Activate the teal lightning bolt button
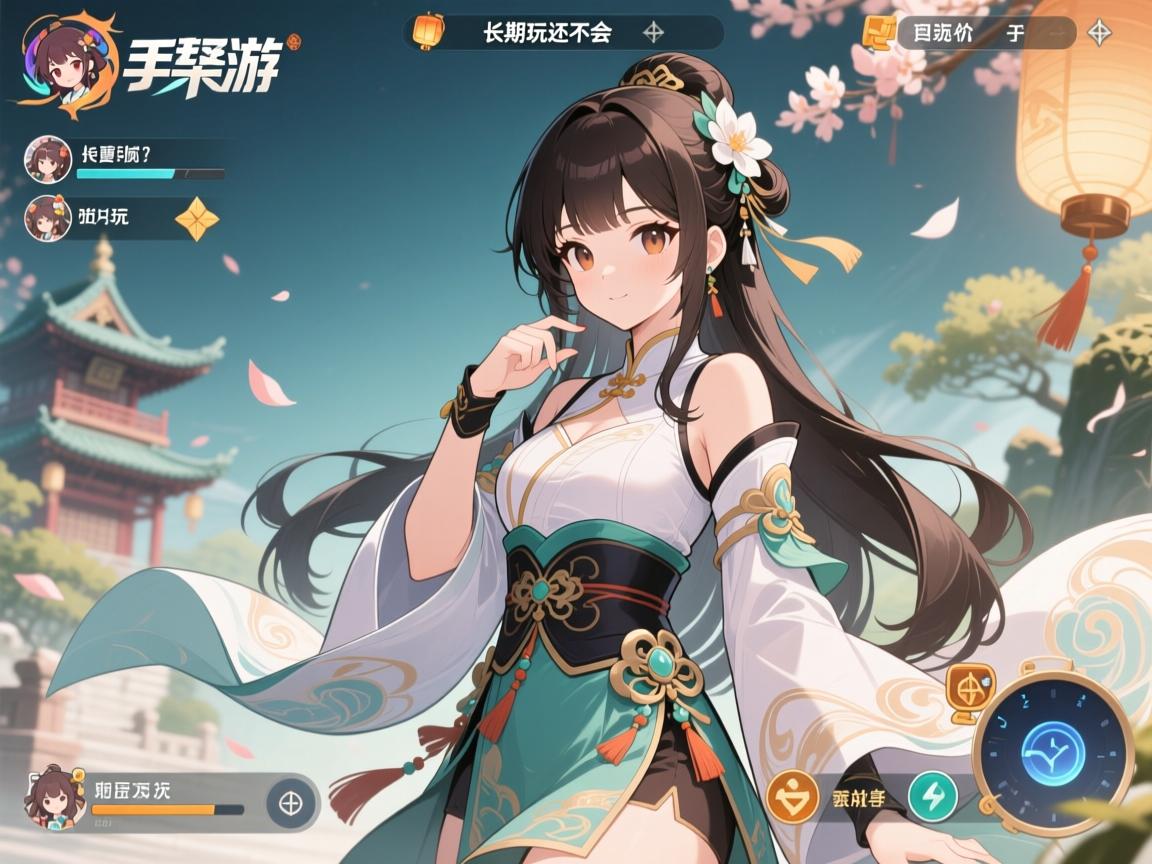This screenshot has width=1152, height=864. [932, 797]
